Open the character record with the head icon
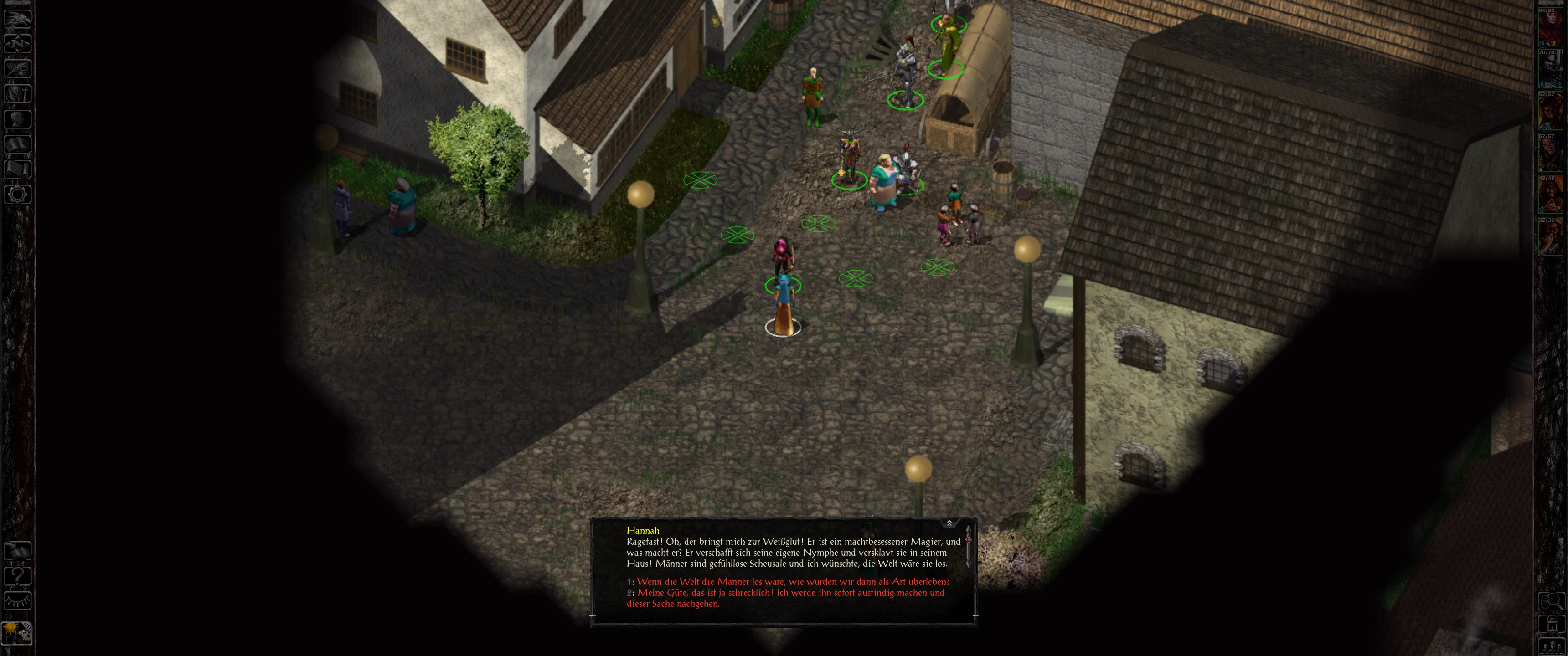This screenshot has width=1568, height=656. [x=18, y=118]
